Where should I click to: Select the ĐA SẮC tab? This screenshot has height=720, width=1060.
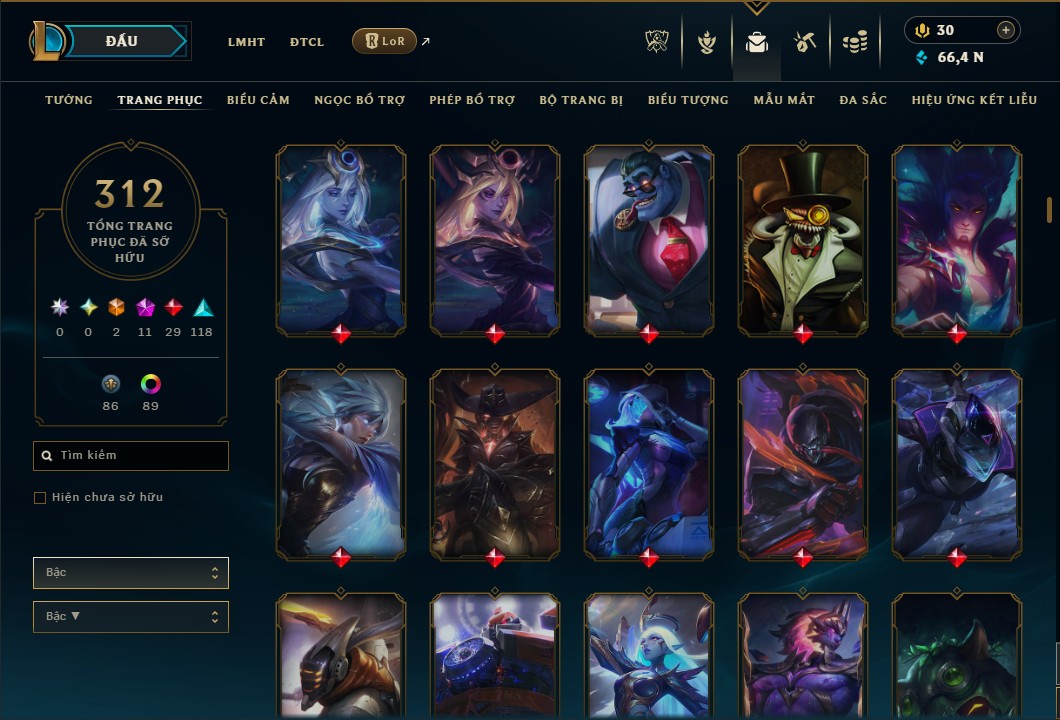(863, 100)
